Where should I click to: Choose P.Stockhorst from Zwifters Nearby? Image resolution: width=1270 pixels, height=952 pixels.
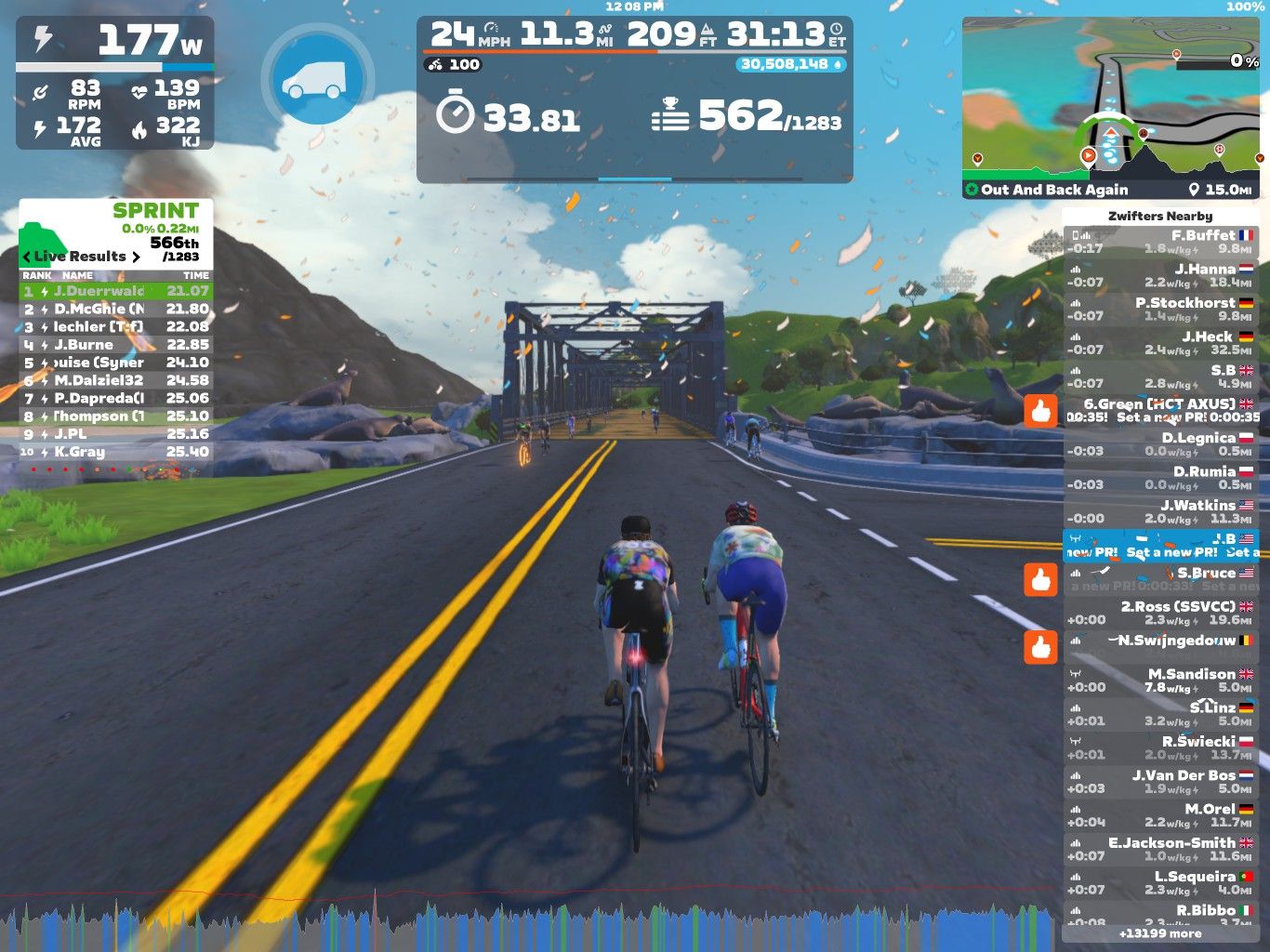1160,310
